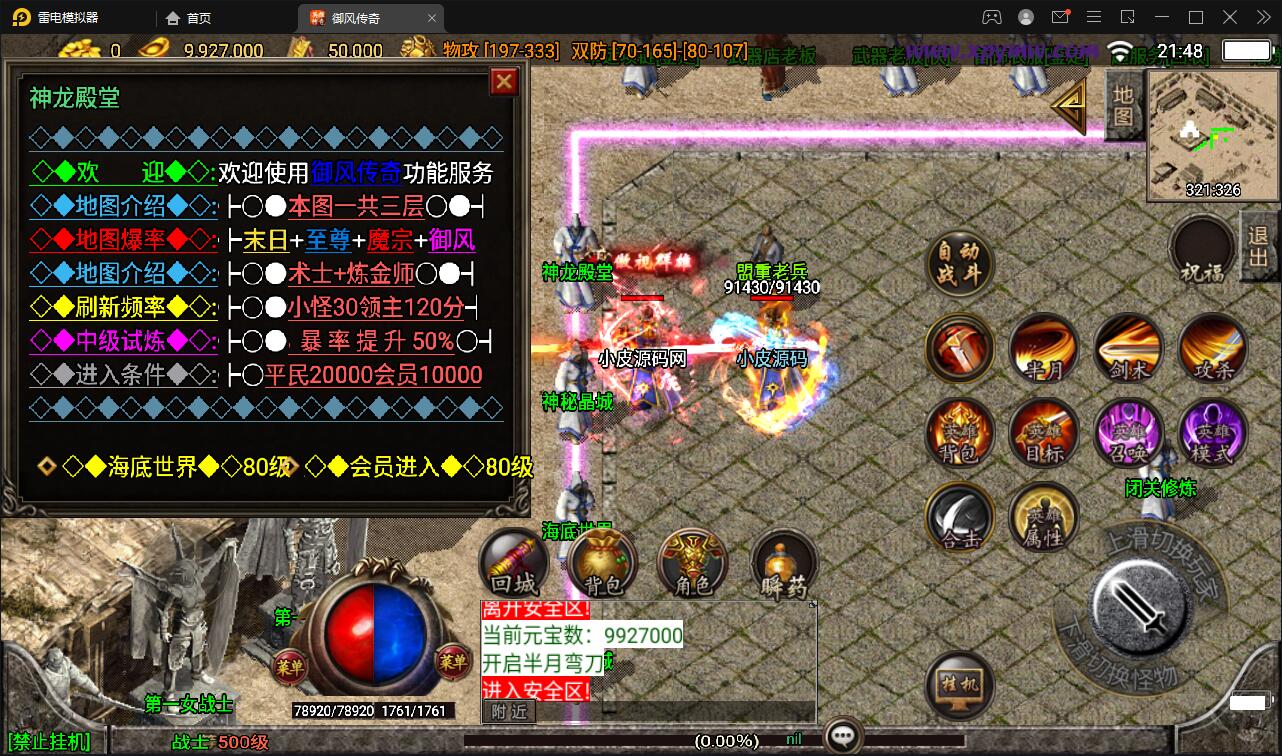Close the 神龙殿堂 dialog window
The image size is (1282, 756).
click(503, 82)
